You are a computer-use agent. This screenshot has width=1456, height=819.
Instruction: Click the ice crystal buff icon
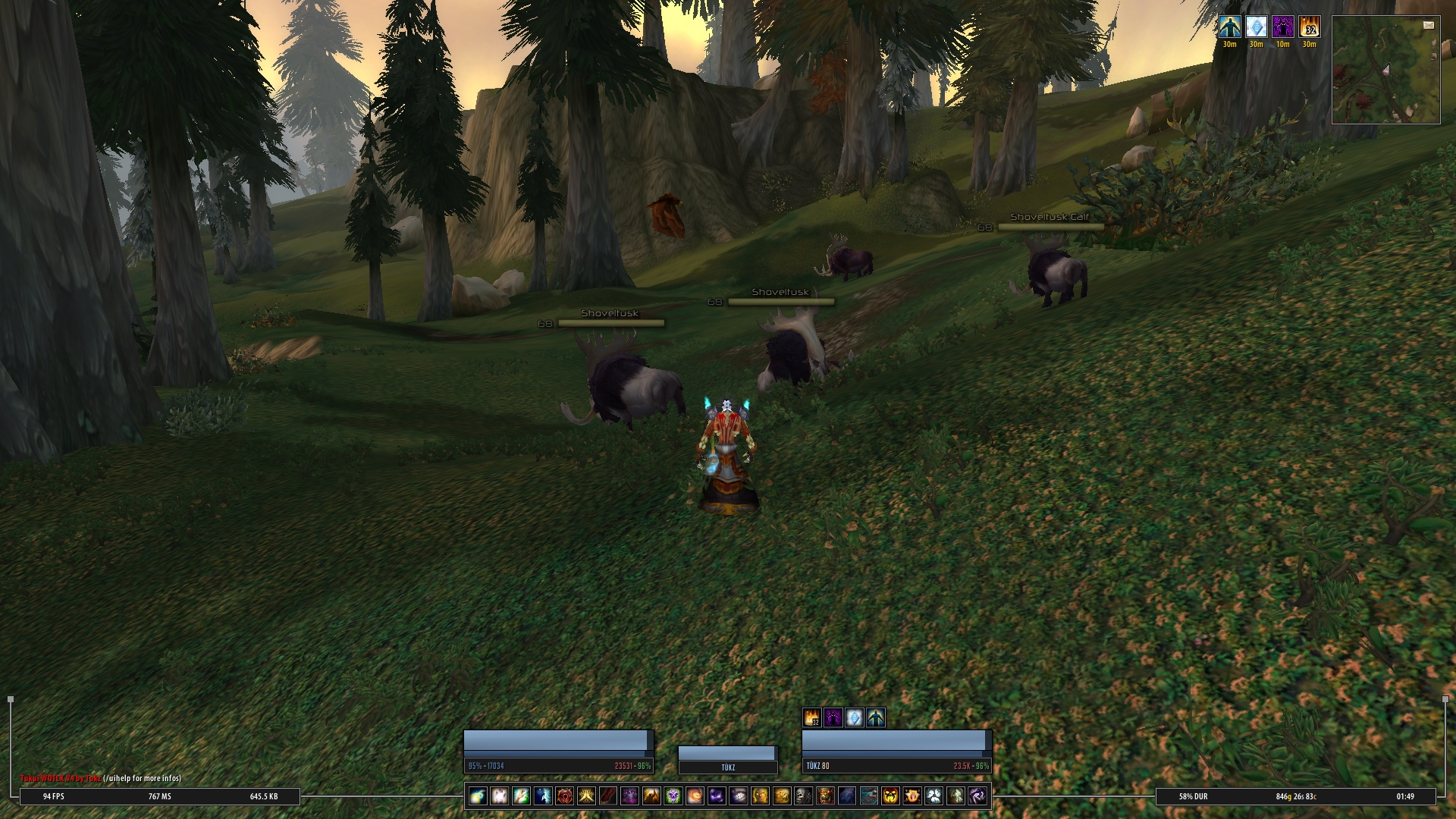click(x=1256, y=27)
